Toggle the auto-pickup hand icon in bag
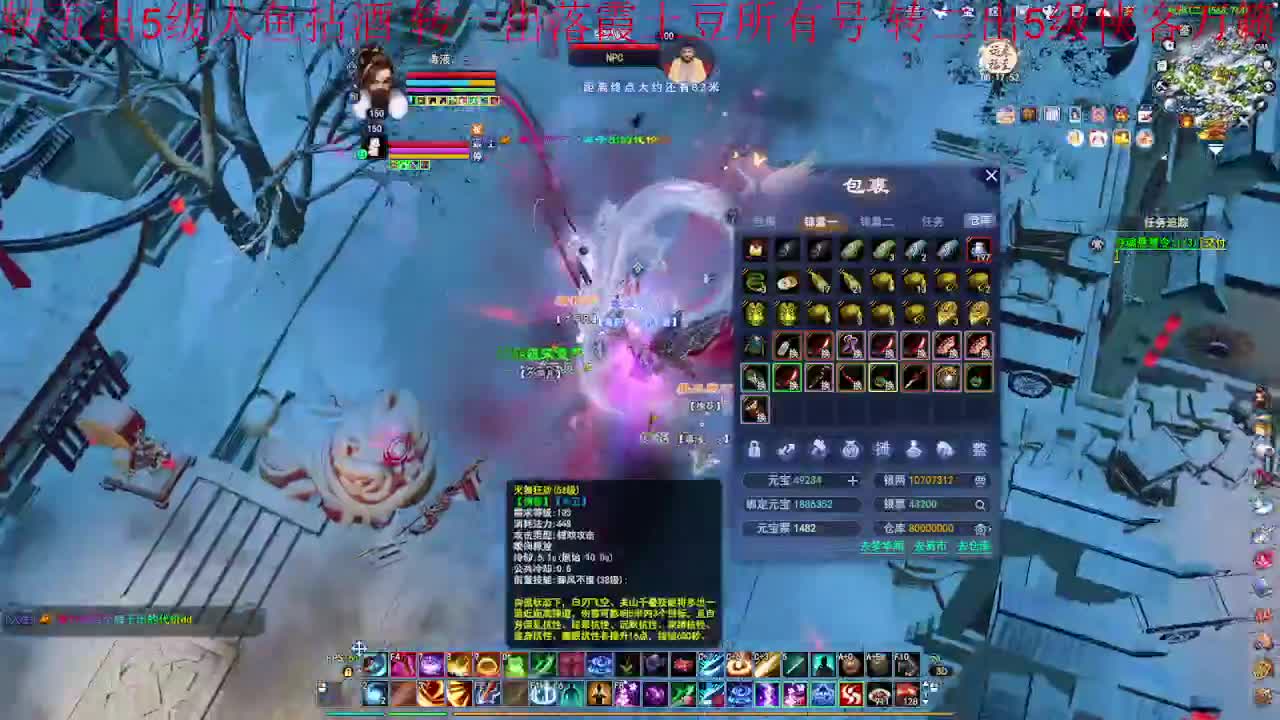 947,450
